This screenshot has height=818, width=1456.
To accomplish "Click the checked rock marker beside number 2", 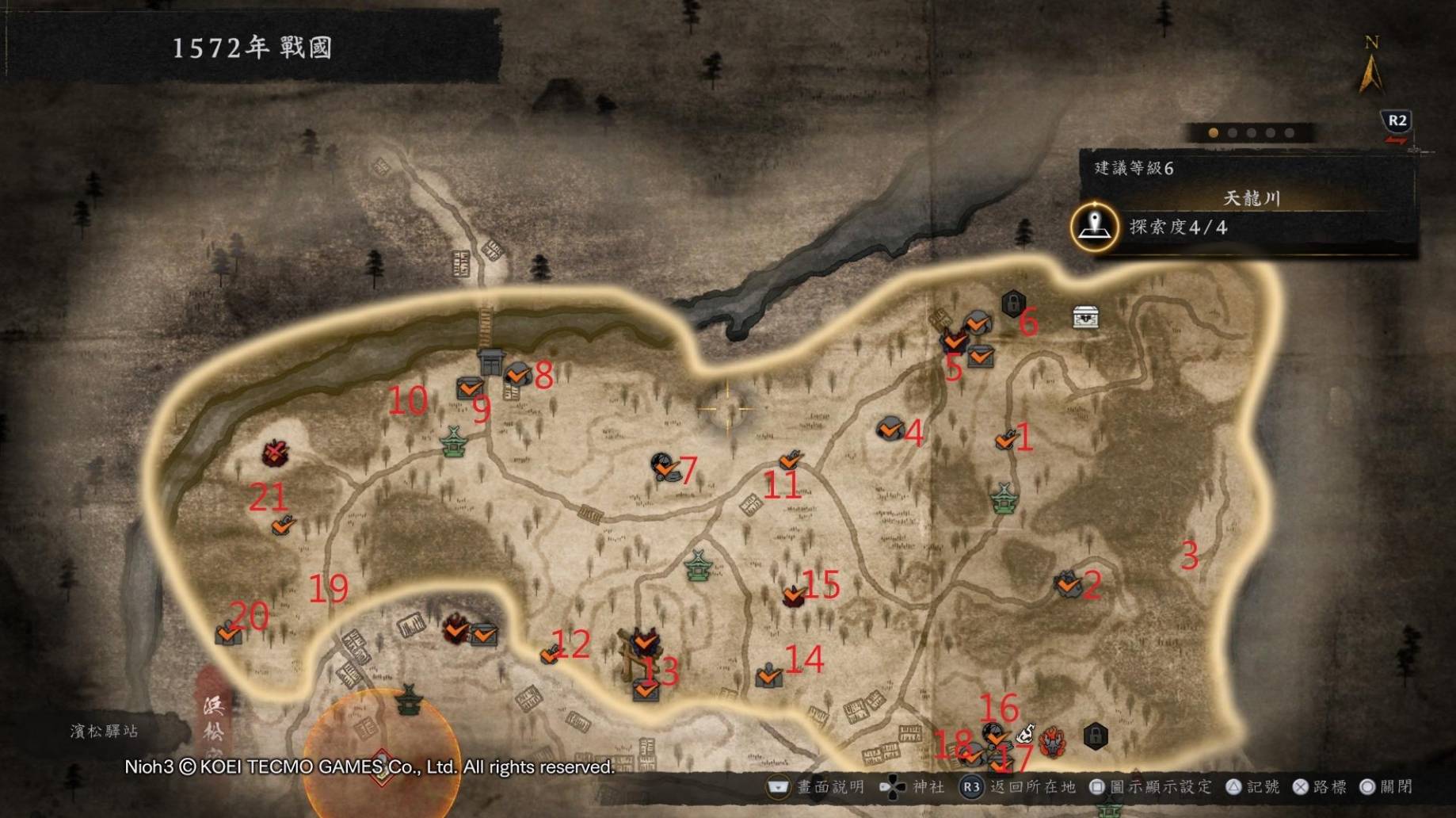I will point(1068,584).
